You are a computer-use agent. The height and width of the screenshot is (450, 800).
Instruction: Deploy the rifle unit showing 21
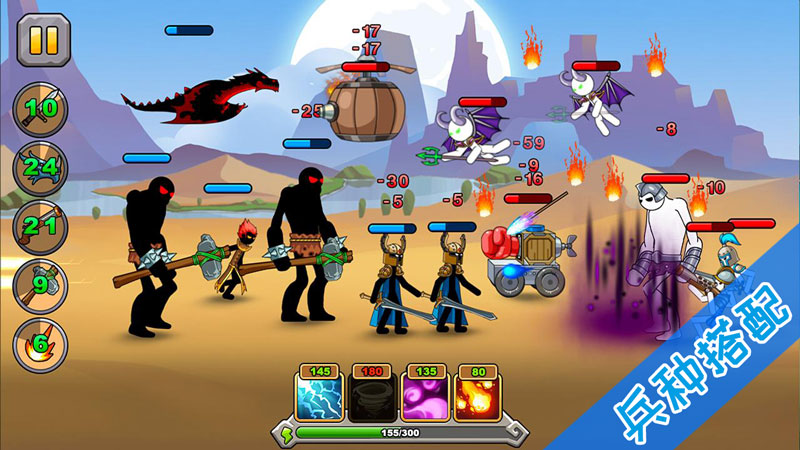click(40, 225)
